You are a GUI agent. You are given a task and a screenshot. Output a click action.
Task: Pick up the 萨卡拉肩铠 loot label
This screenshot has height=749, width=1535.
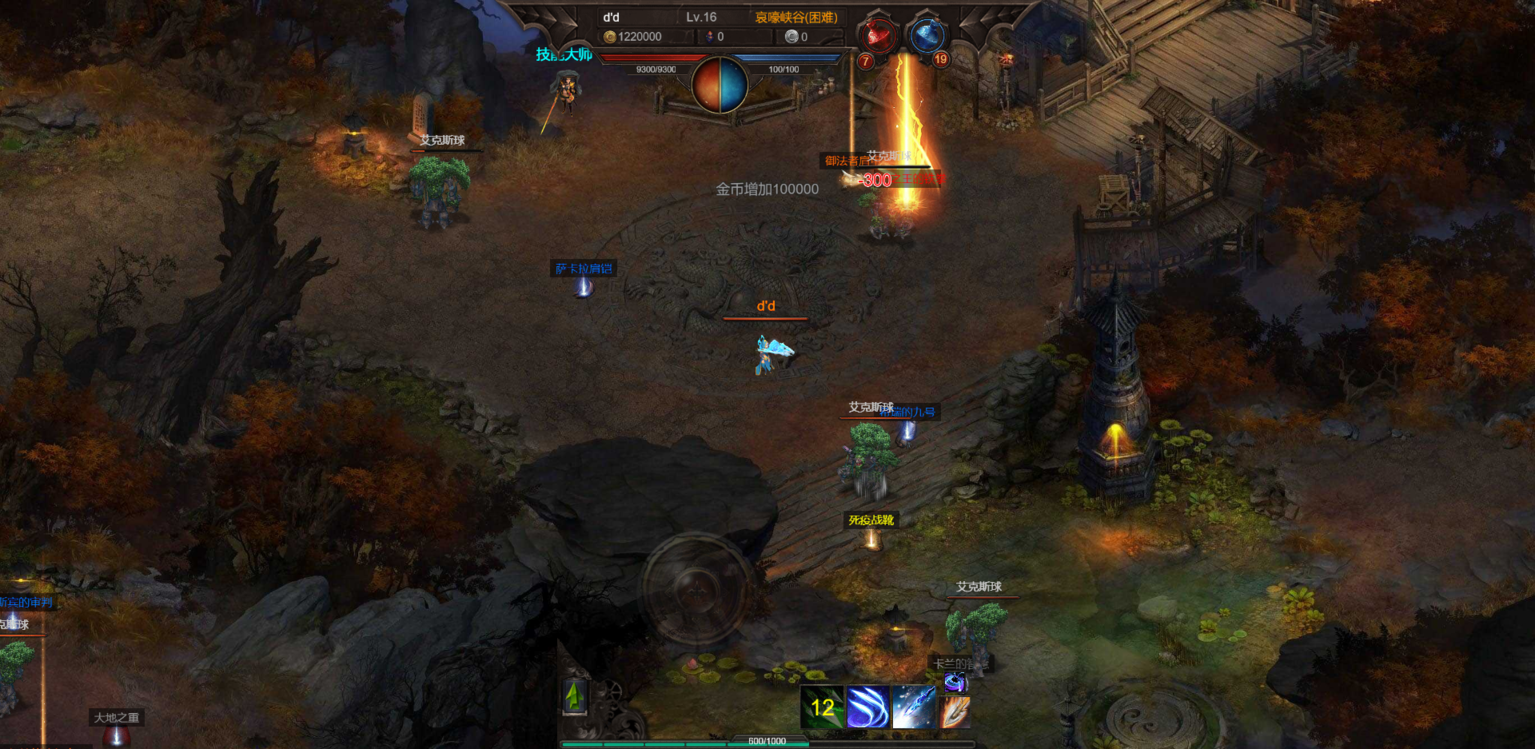pos(584,268)
